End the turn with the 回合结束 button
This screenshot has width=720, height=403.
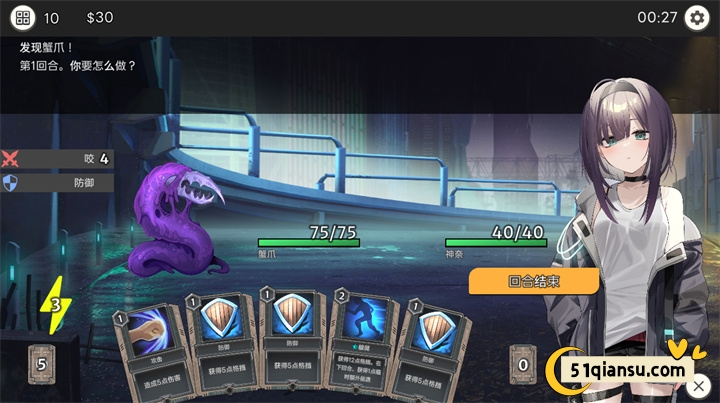533,281
